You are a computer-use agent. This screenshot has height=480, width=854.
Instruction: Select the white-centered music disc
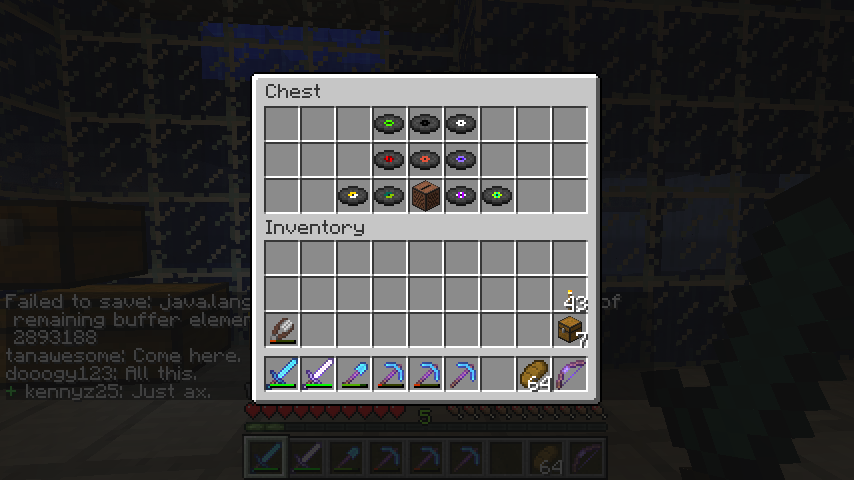(x=461, y=124)
